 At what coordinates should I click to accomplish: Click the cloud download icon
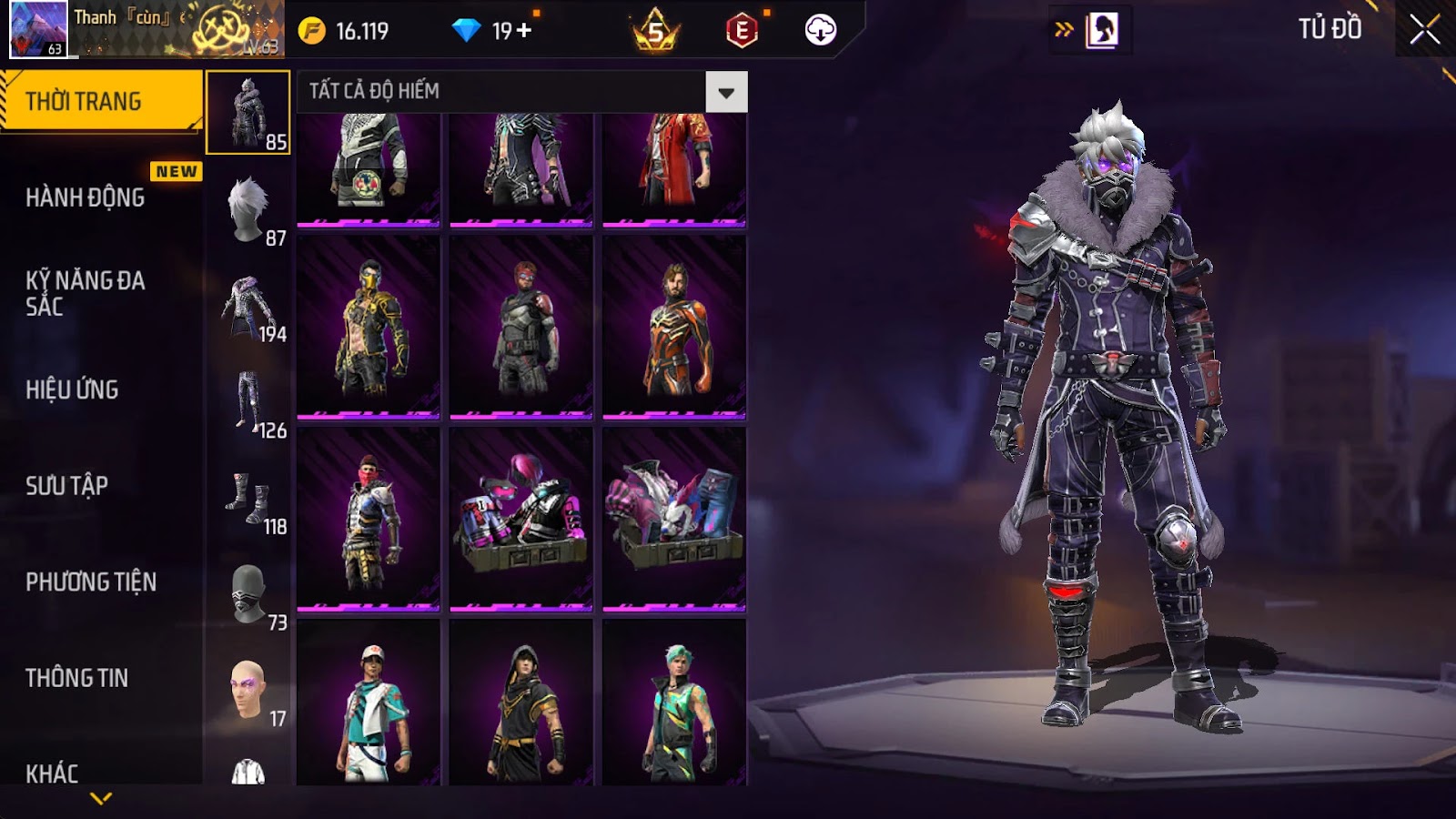tap(820, 30)
